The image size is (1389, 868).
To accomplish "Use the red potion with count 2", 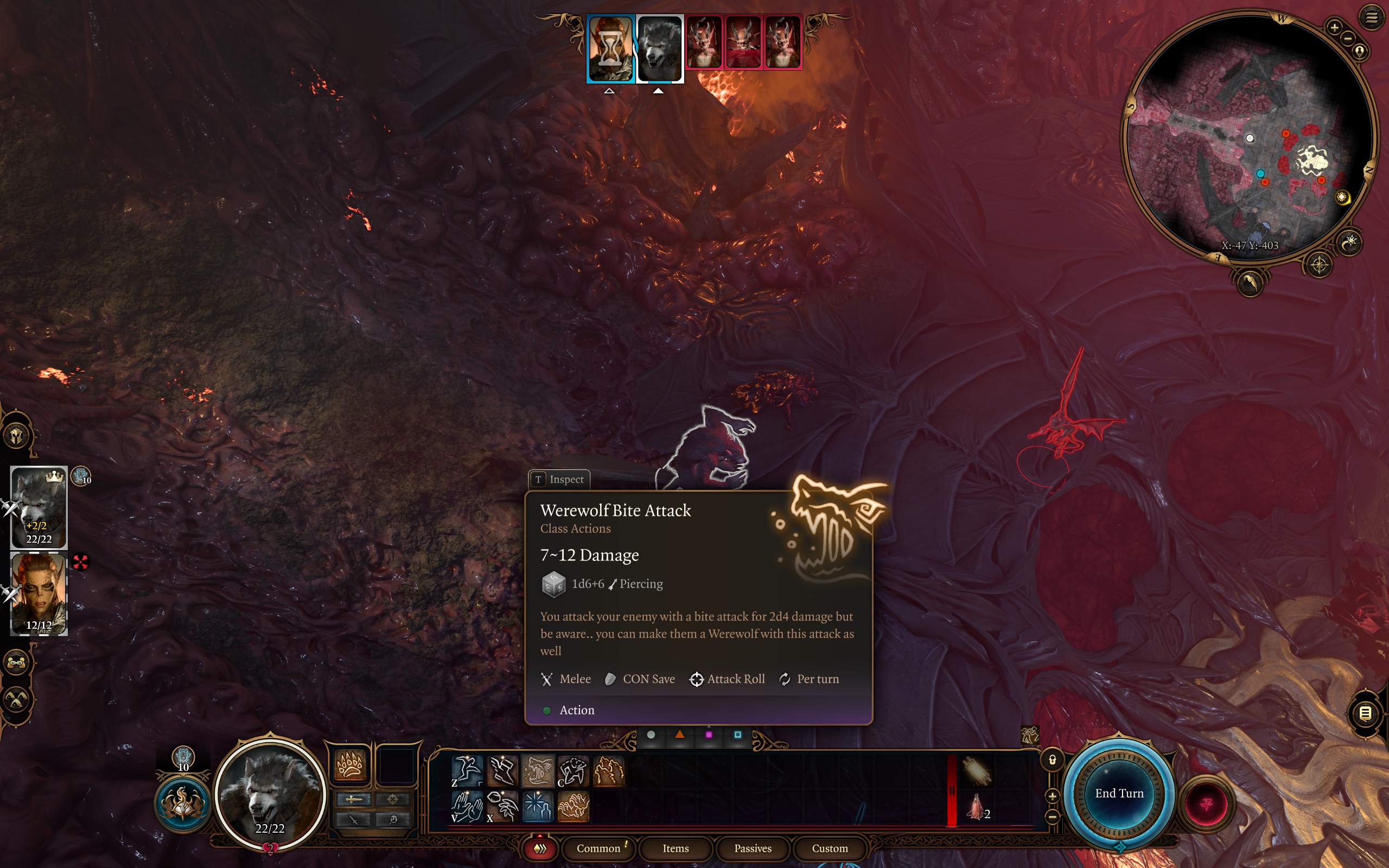I will point(977,806).
